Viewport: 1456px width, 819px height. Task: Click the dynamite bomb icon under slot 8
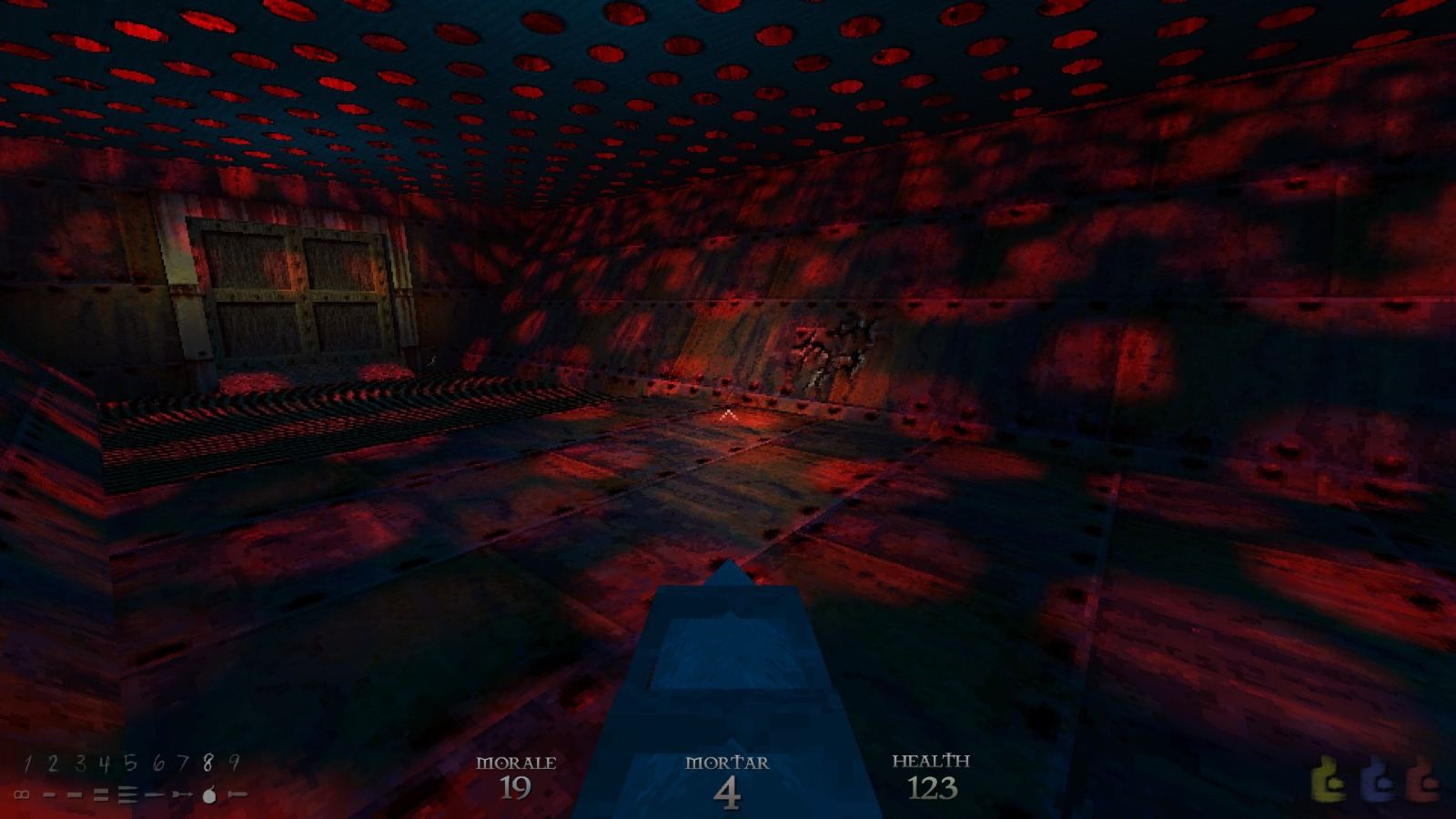(x=208, y=794)
